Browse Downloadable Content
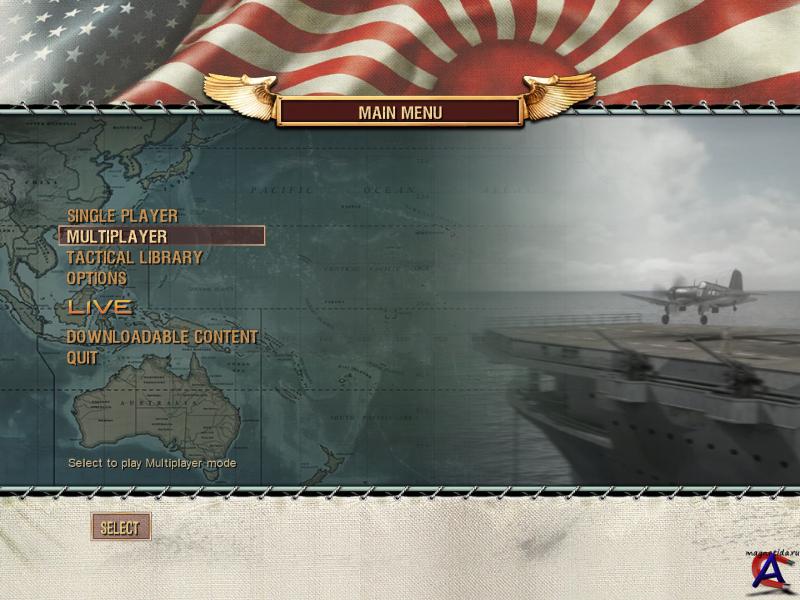Image resolution: width=800 pixels, height=600 pixels. 162,337
